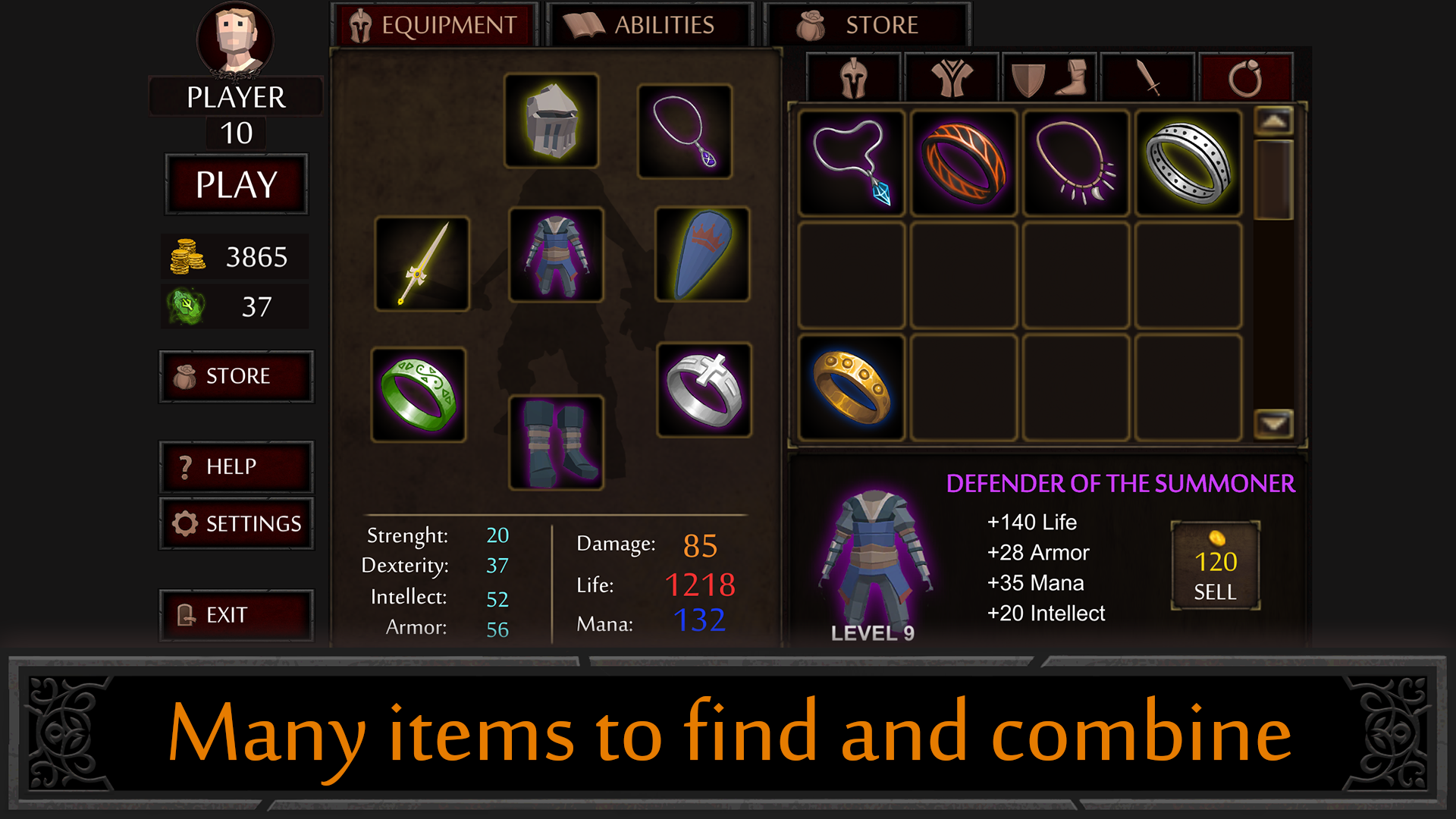1456x819 pixels.
Task: Select the sword weapon category icon
Action: point(1147,78)
